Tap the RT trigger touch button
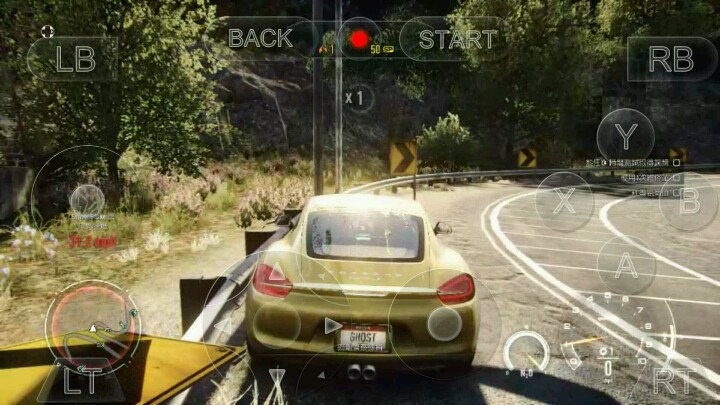This screenshot has height=405, width=720. tap(672, 380)
